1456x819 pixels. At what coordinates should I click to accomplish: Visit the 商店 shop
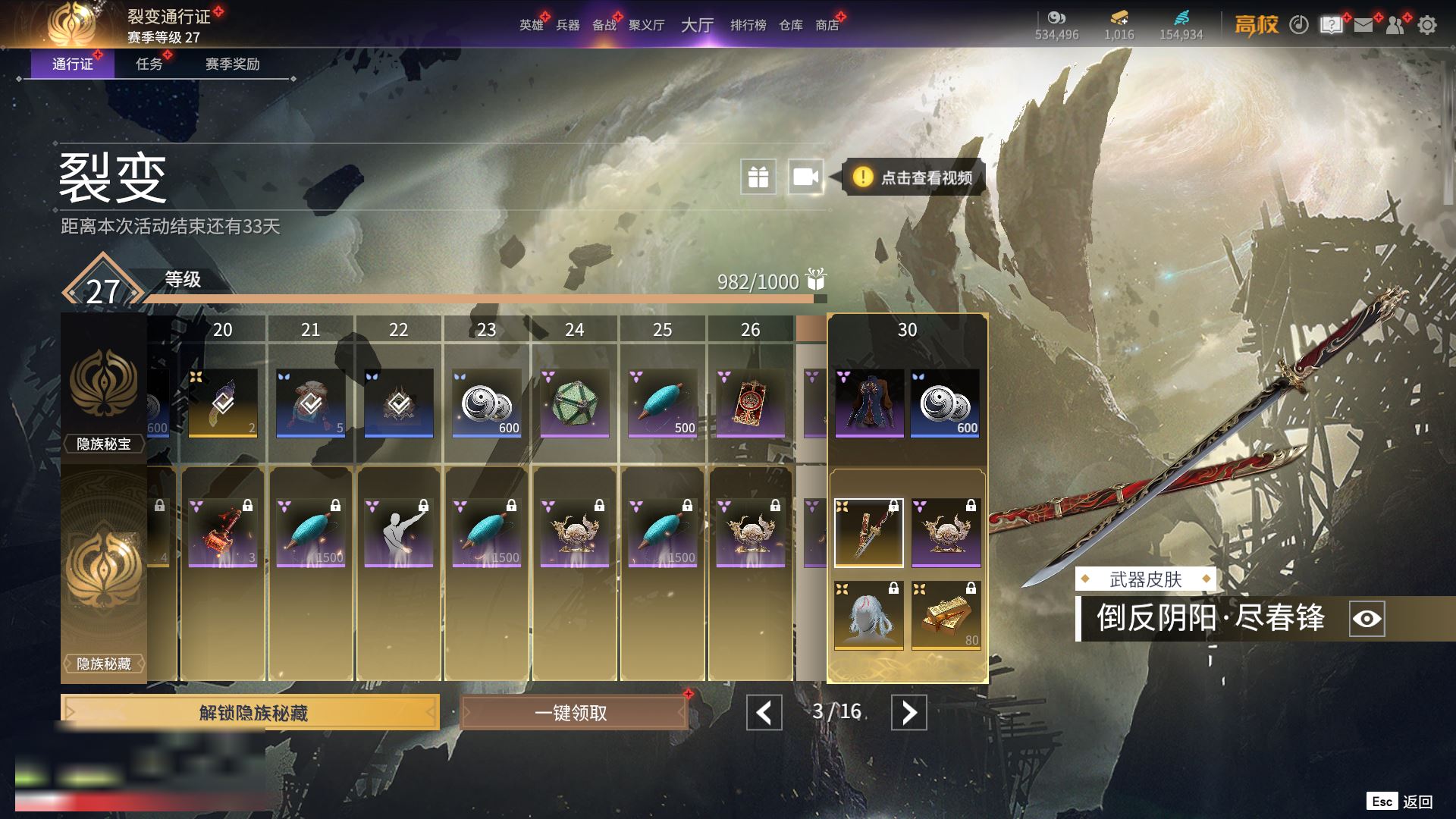pyautogui.click(x=827, y=25)
